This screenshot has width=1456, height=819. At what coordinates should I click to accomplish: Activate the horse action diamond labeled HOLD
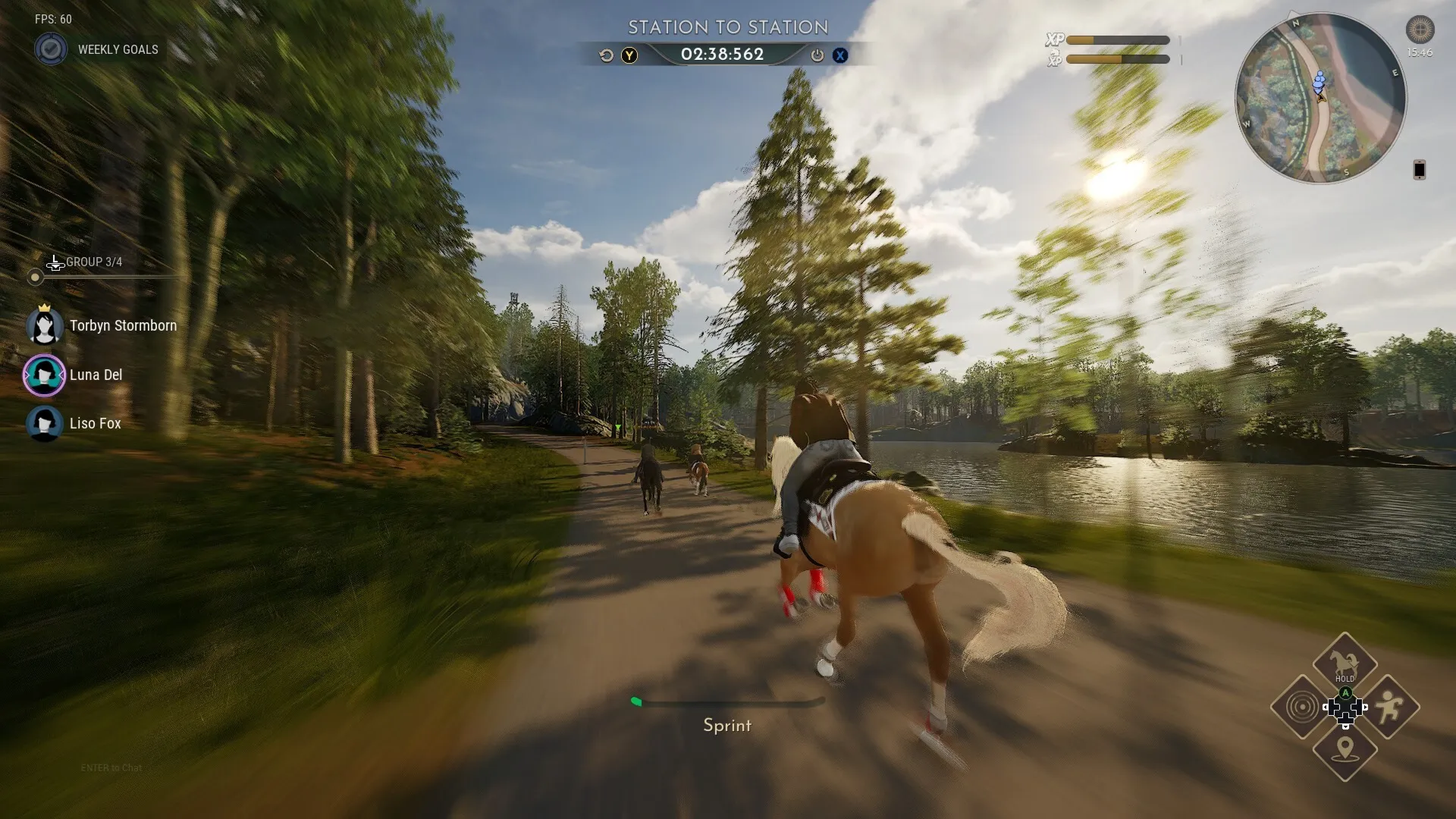pyautogui.click(x=1345, y=662)
